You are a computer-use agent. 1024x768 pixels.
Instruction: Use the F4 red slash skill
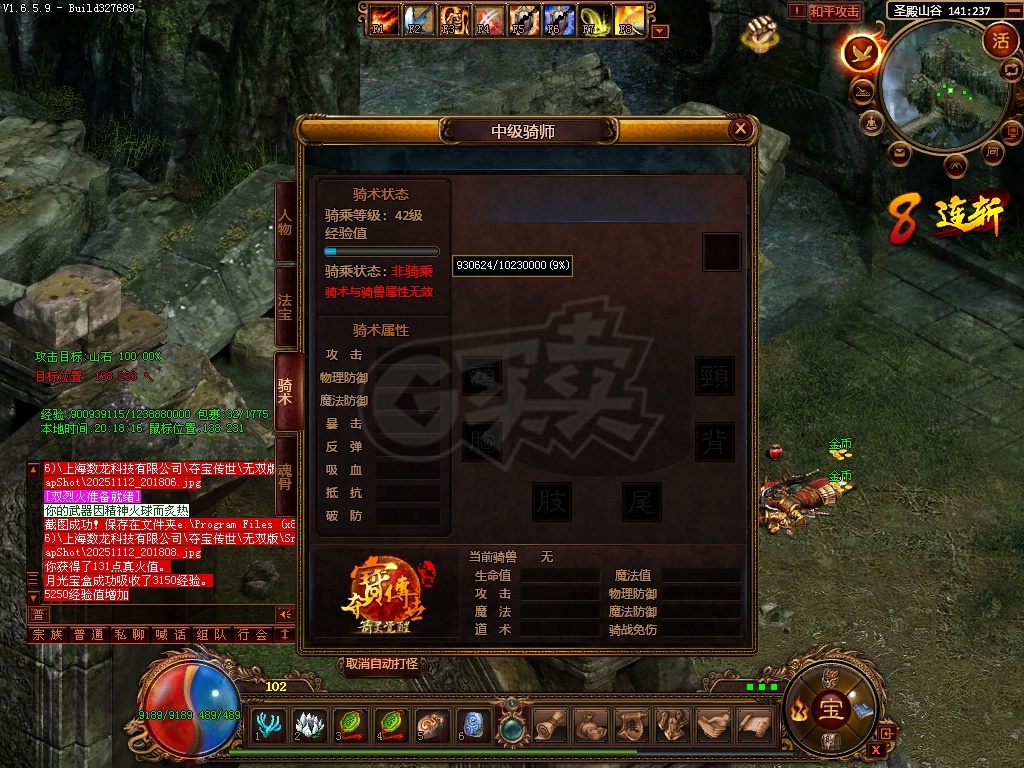click(488, 20)
